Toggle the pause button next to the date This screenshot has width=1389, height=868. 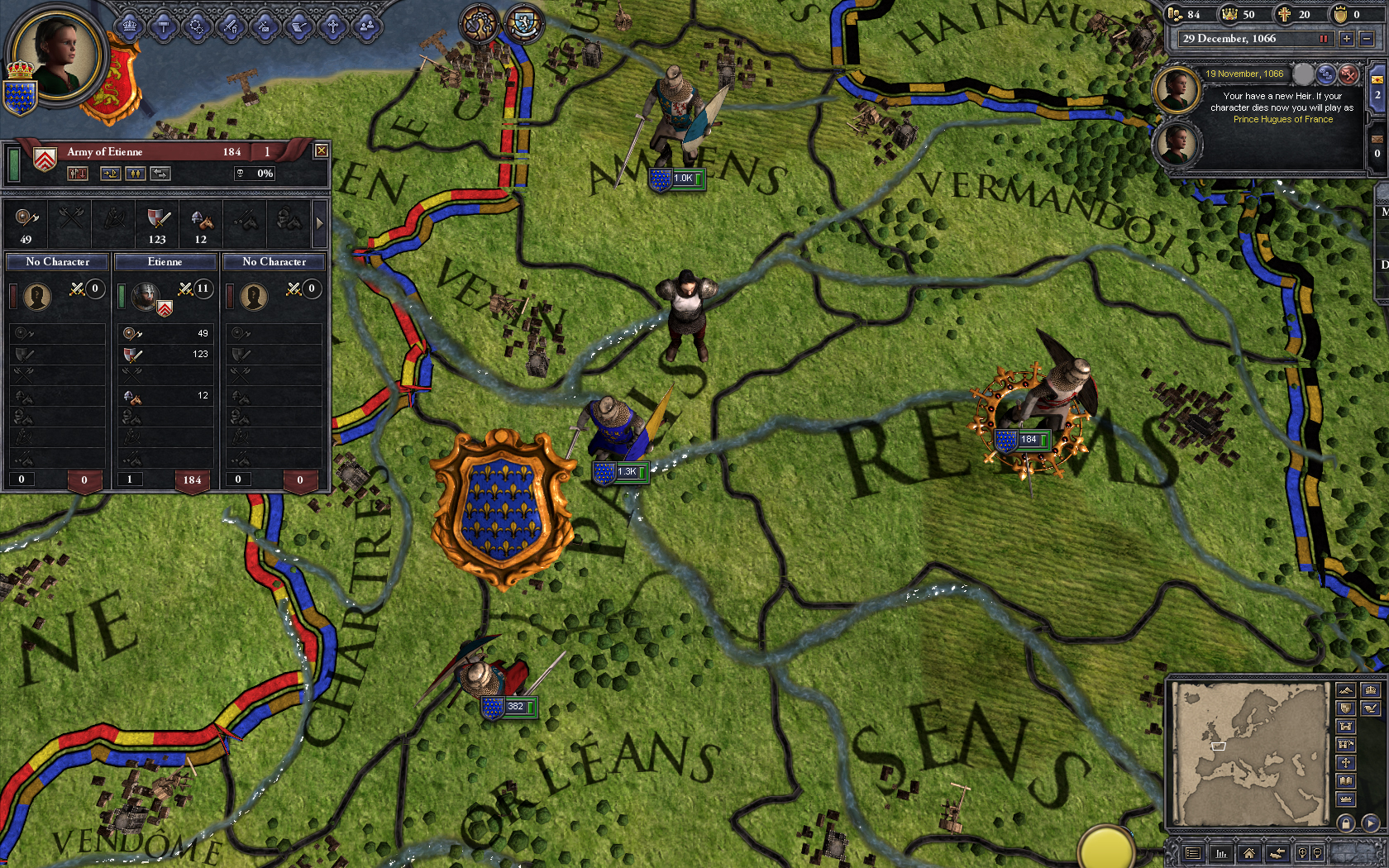tap(1325, 39)
